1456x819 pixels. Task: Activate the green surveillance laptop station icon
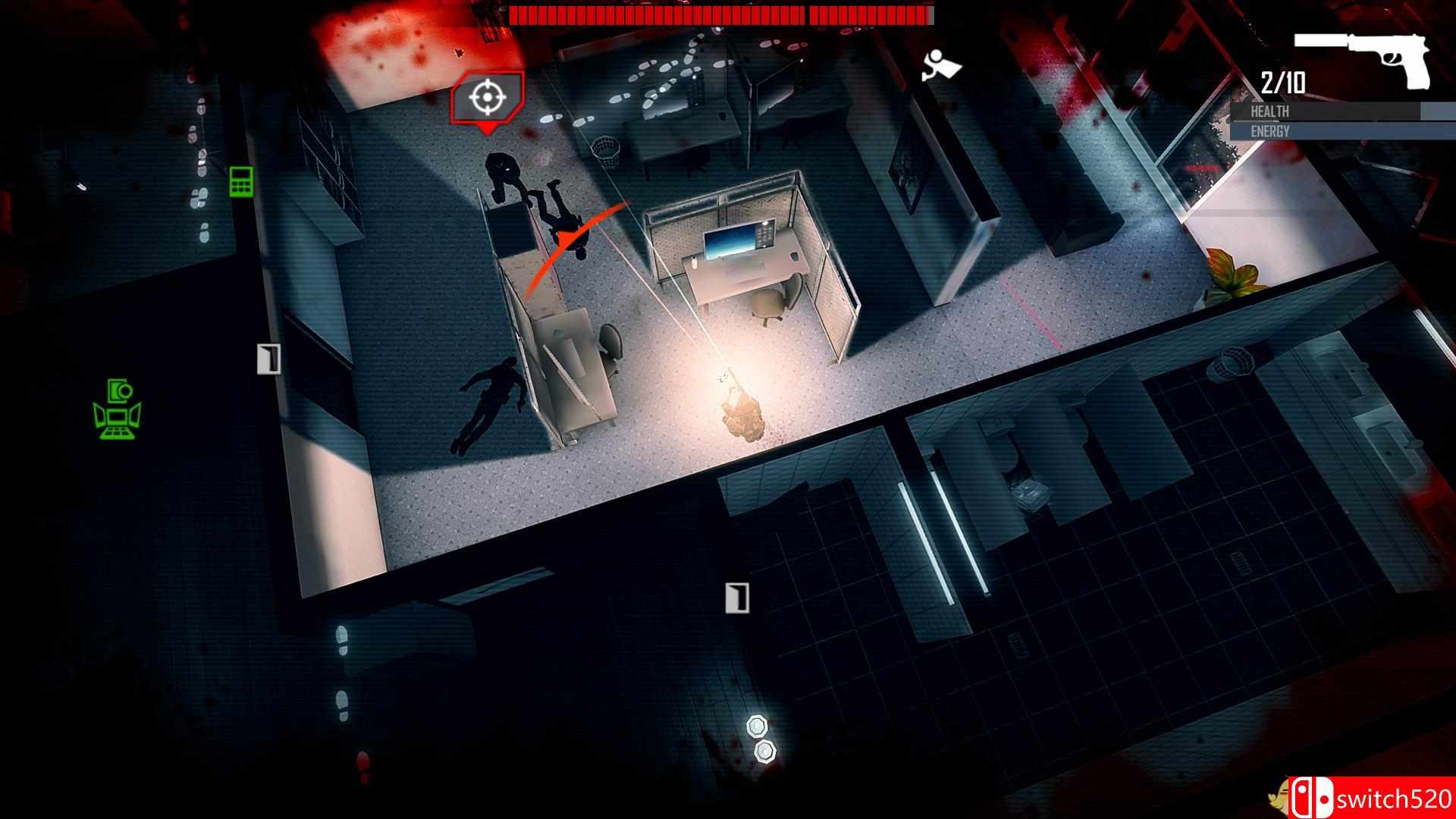pyautogui.click(x=118, y=409)
